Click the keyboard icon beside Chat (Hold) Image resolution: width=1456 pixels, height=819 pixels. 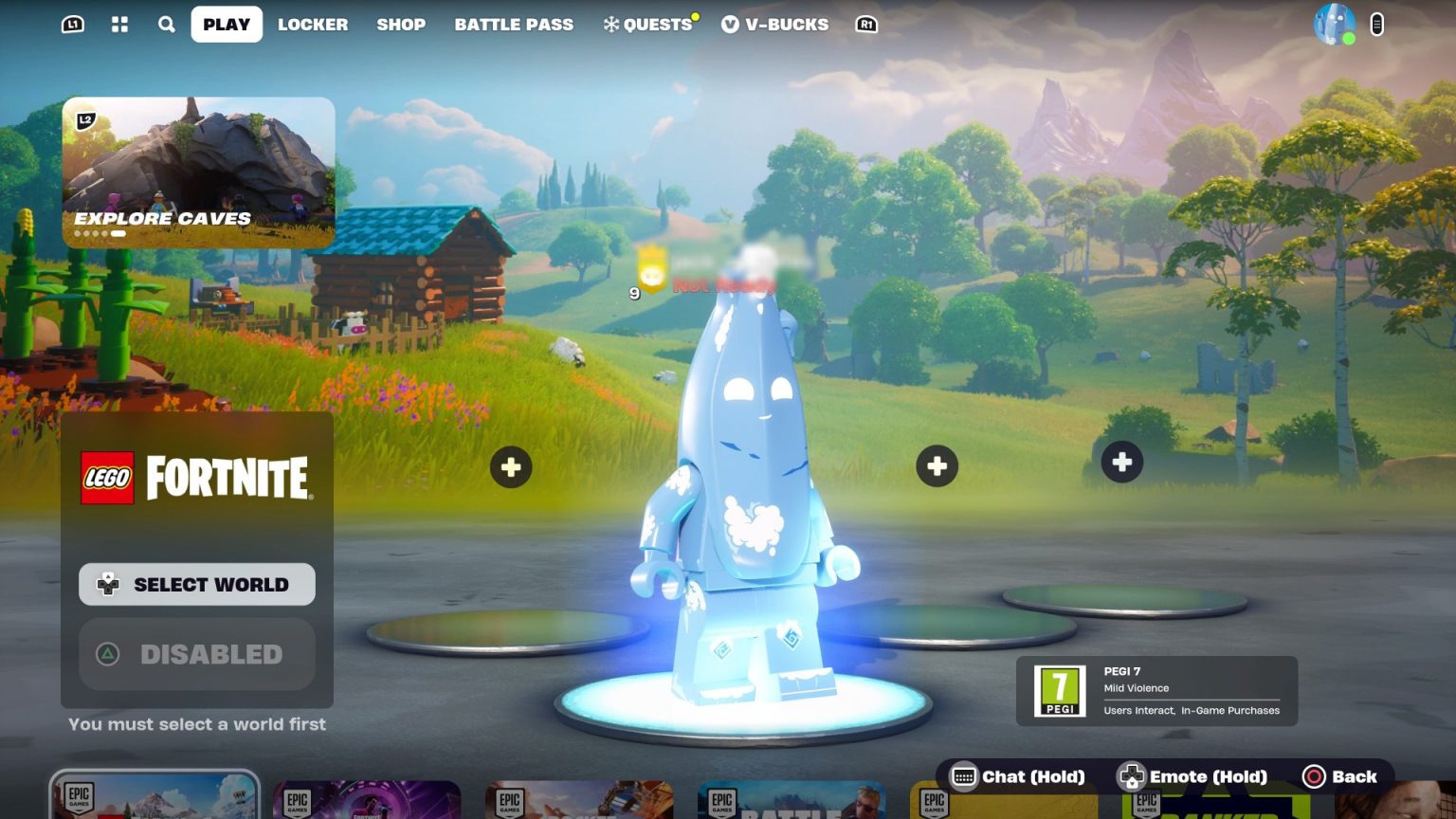click(964, 776)
